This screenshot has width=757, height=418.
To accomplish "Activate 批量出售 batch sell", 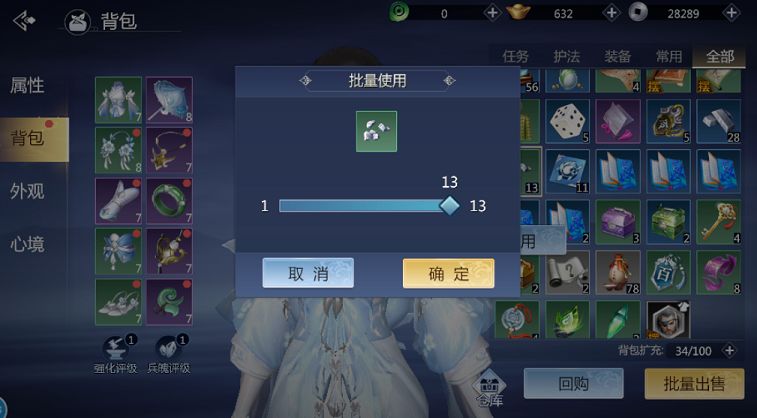I will point(694,383).
